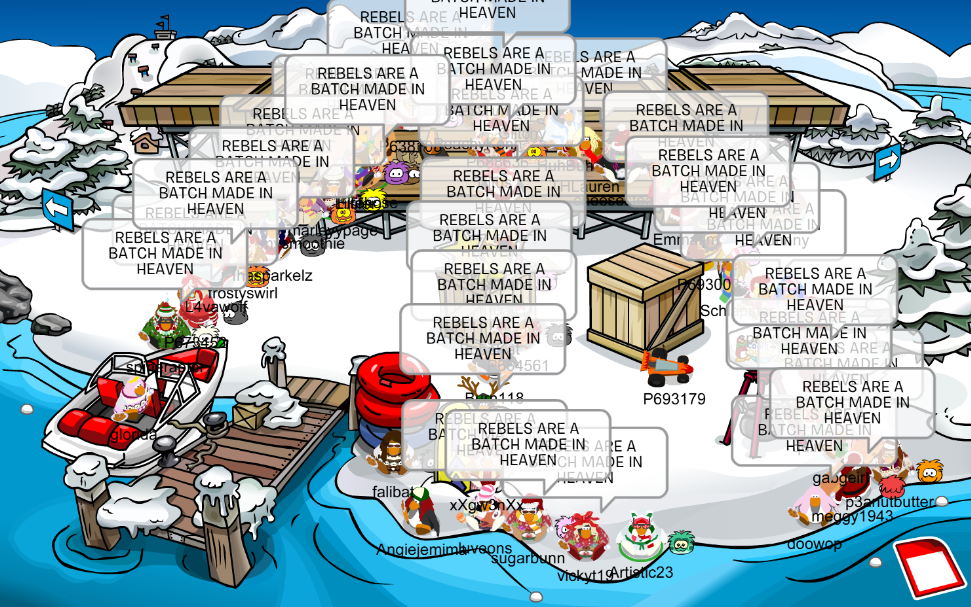Follow the blue left-pointing arrow sign
Screen dimensions: 971x607
coord(58,208)
